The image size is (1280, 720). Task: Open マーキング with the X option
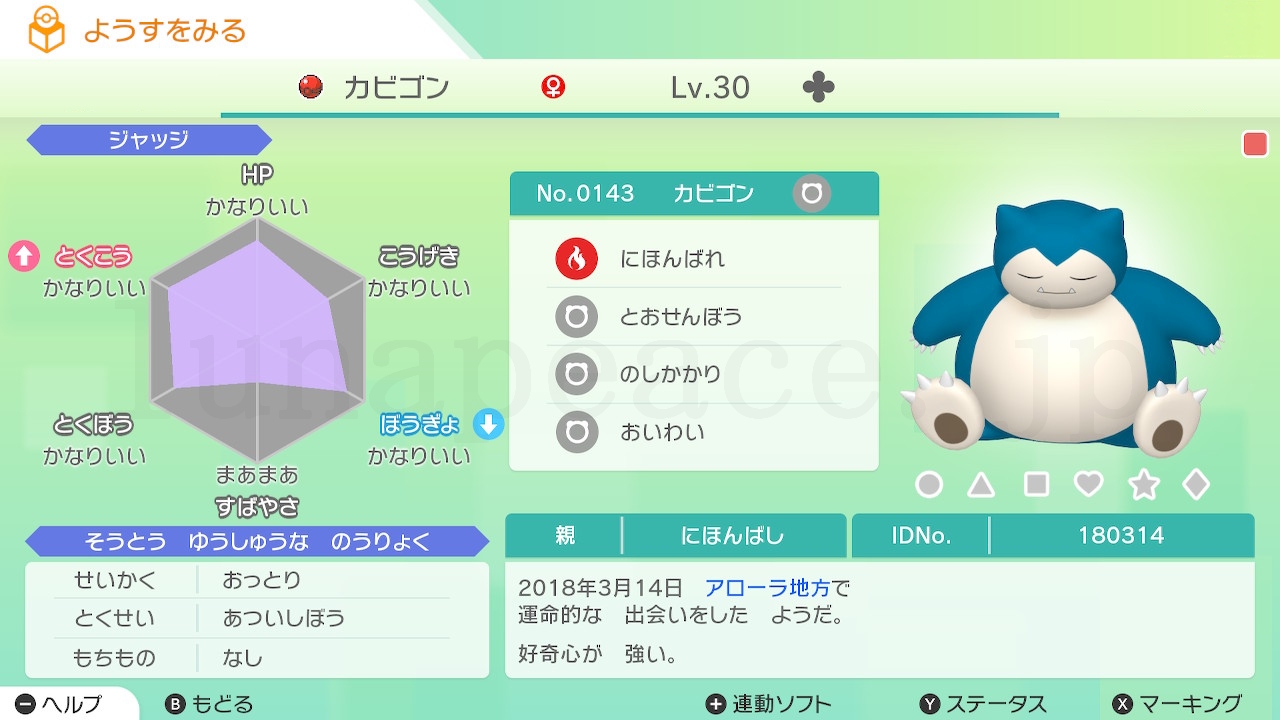tap(1176, 703)
